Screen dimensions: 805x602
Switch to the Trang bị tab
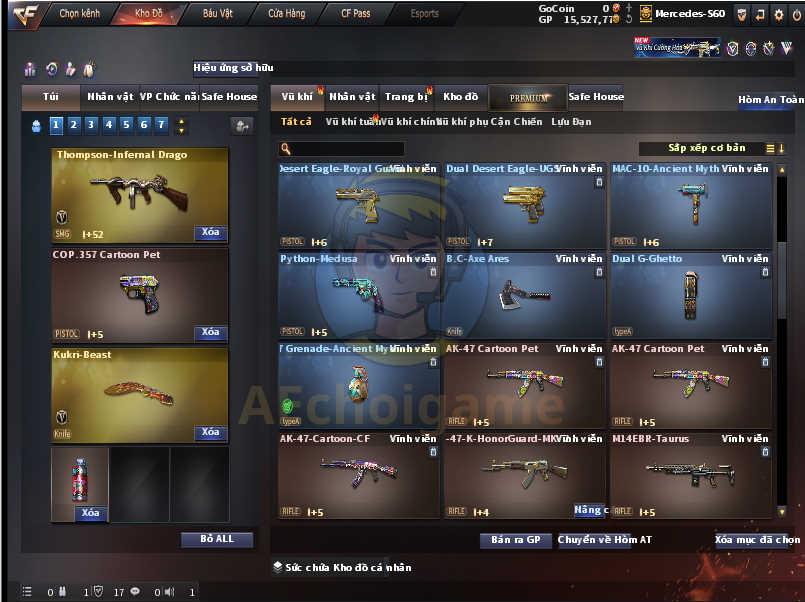coord(406,97)
